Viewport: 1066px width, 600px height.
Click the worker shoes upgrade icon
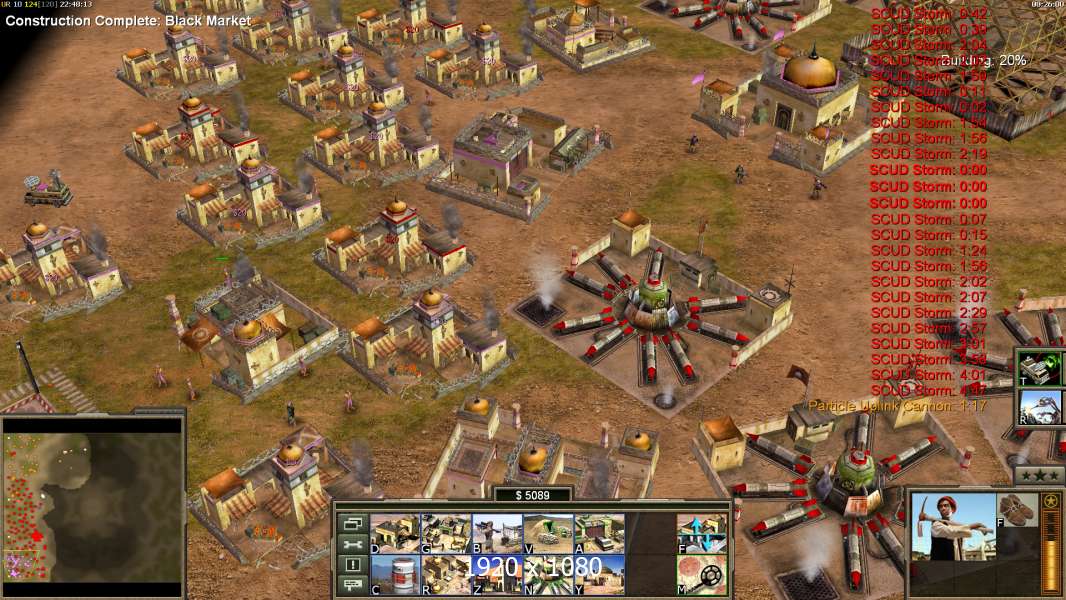pos(1018,508)
